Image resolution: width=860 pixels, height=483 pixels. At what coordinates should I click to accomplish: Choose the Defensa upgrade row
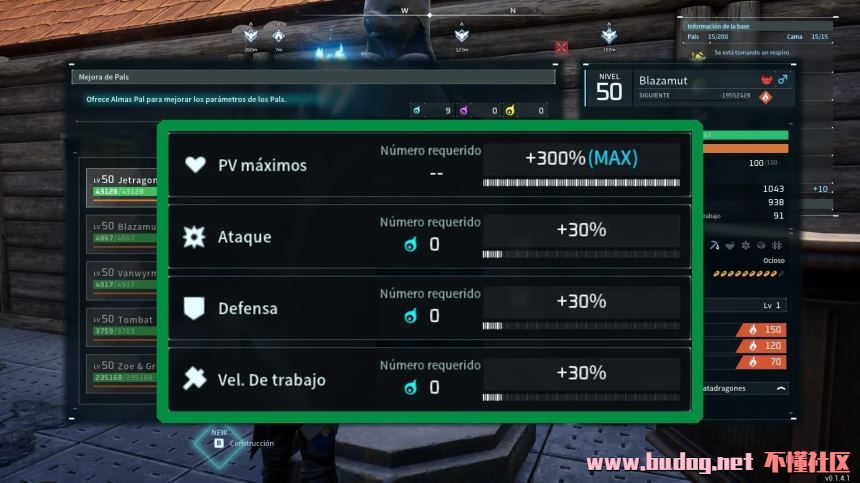(x=429, y=308)
